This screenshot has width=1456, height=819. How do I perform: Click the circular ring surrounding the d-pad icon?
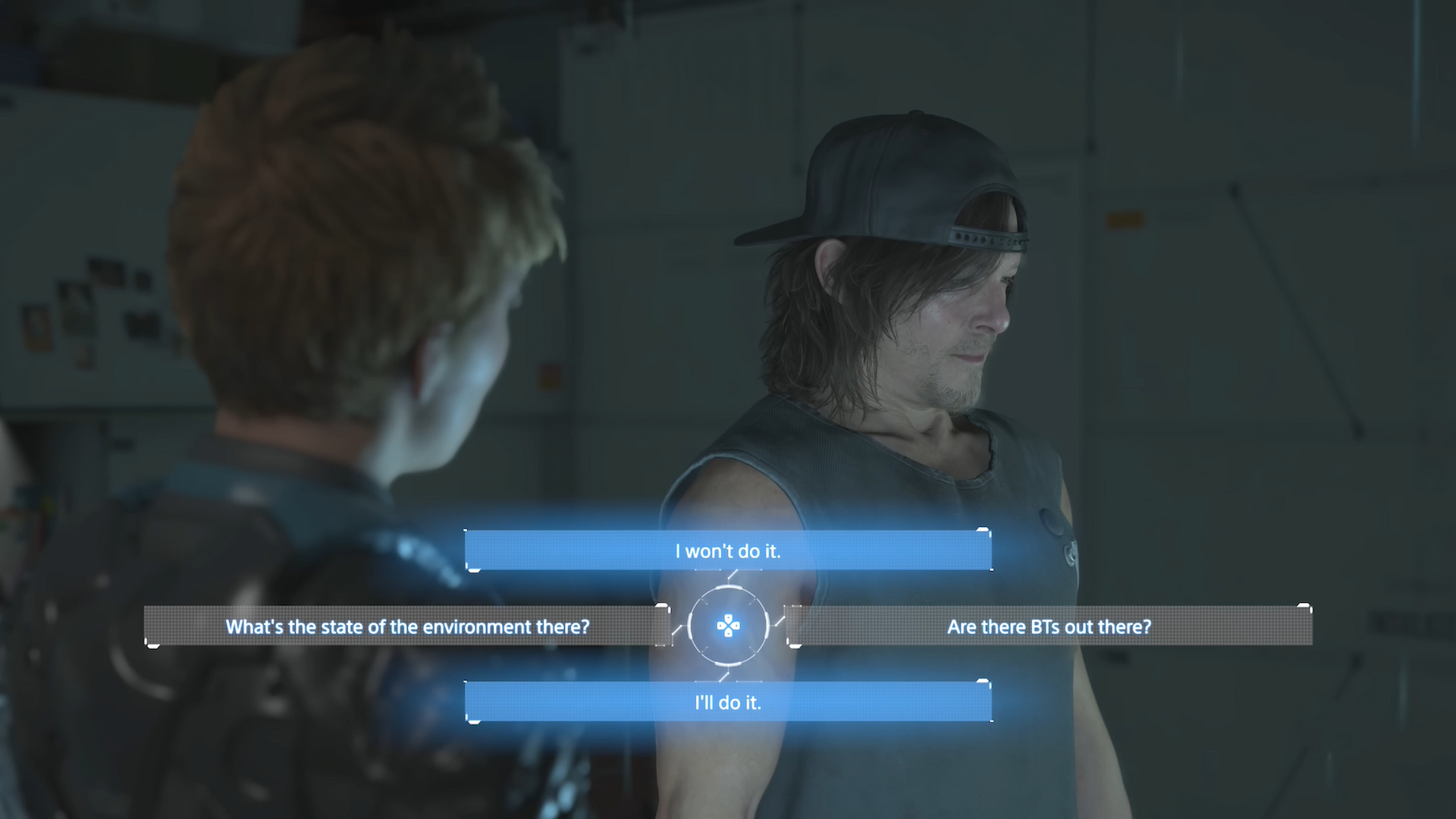690,626
